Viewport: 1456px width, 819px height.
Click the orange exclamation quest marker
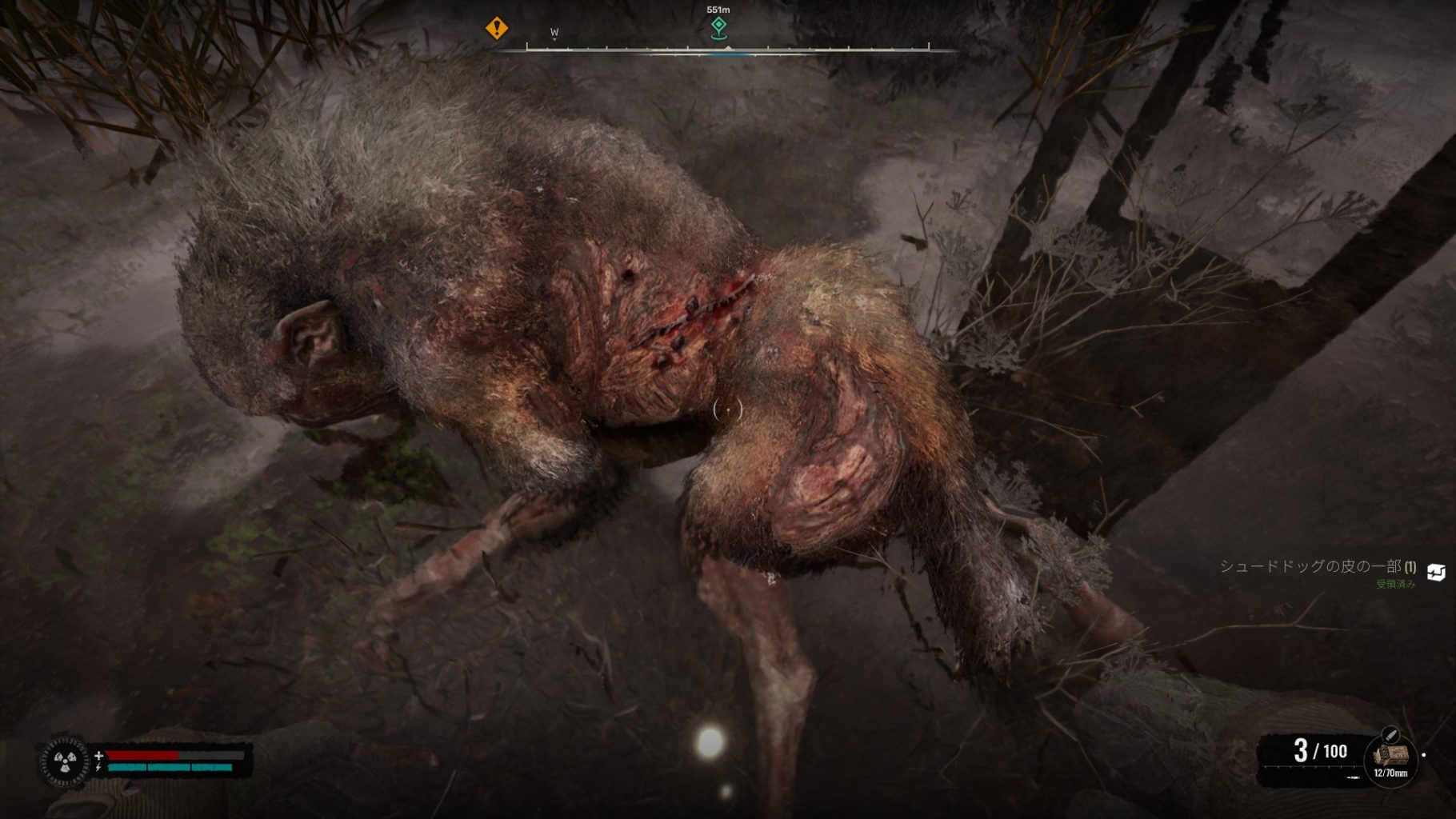tap(496, 29)
